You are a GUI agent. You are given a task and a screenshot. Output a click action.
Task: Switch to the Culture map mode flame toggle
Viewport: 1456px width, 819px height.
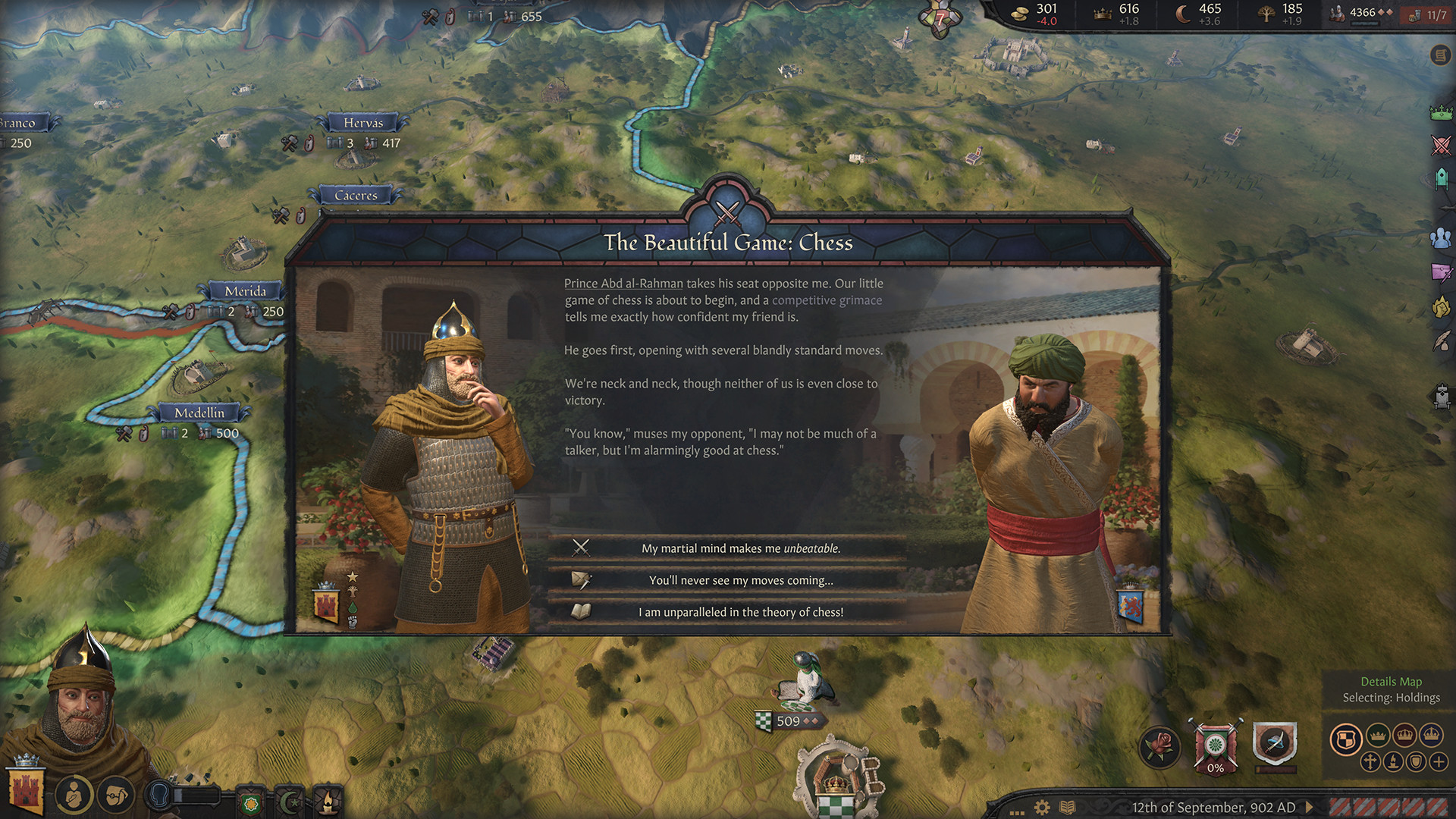1393,761
